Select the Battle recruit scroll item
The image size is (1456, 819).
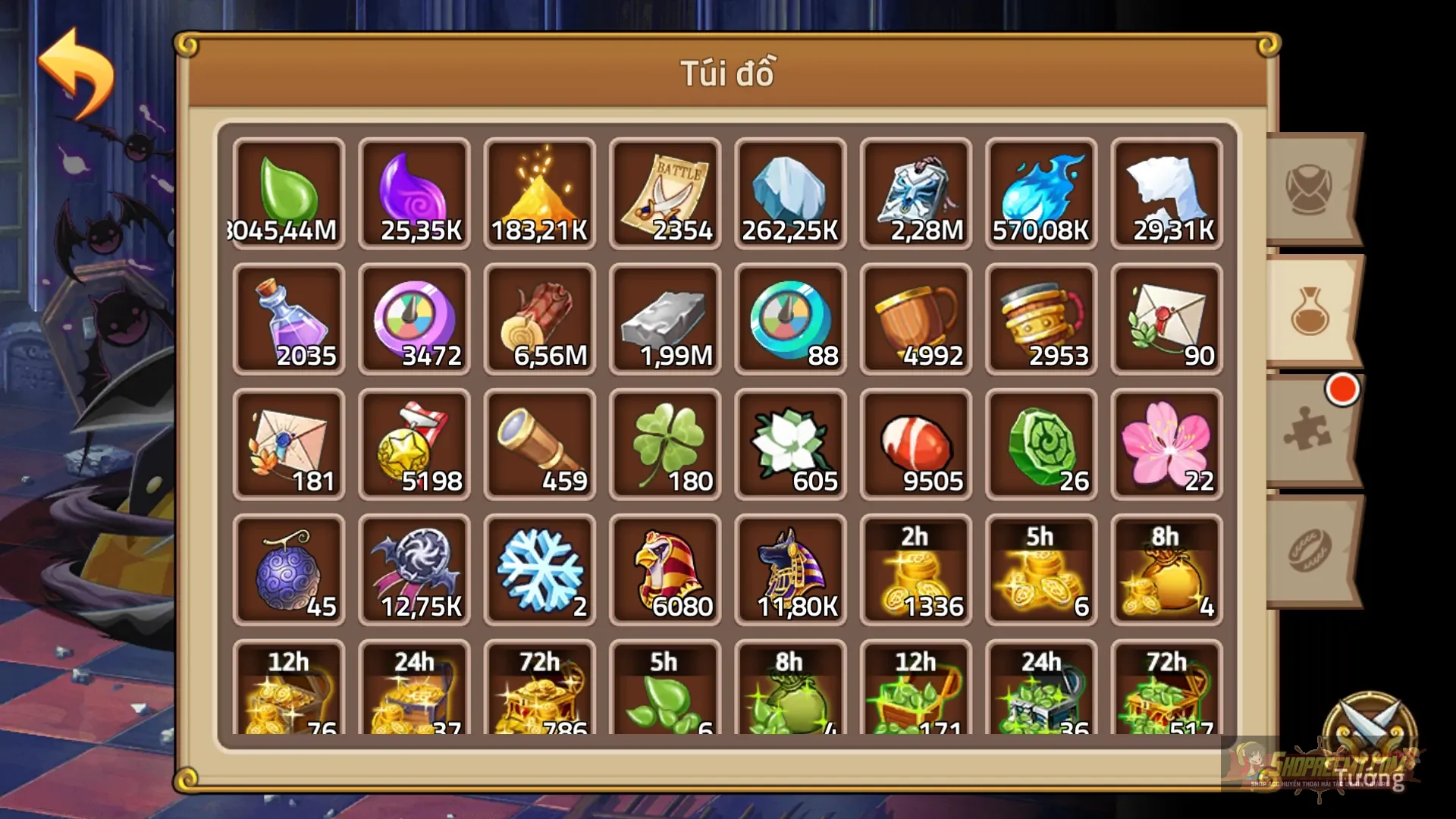[665, 190]
